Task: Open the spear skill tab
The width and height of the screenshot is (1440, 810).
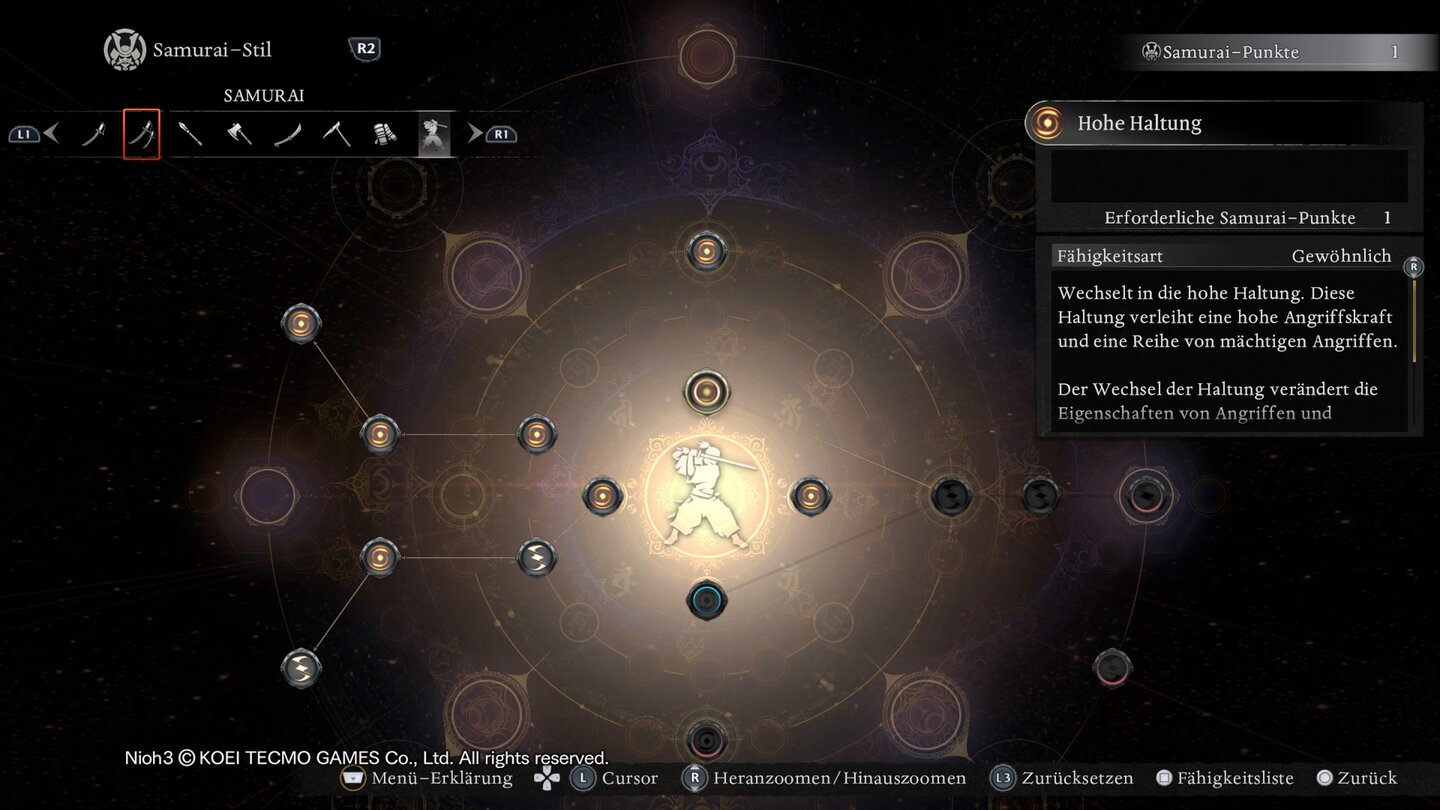Action: (190, 134)
